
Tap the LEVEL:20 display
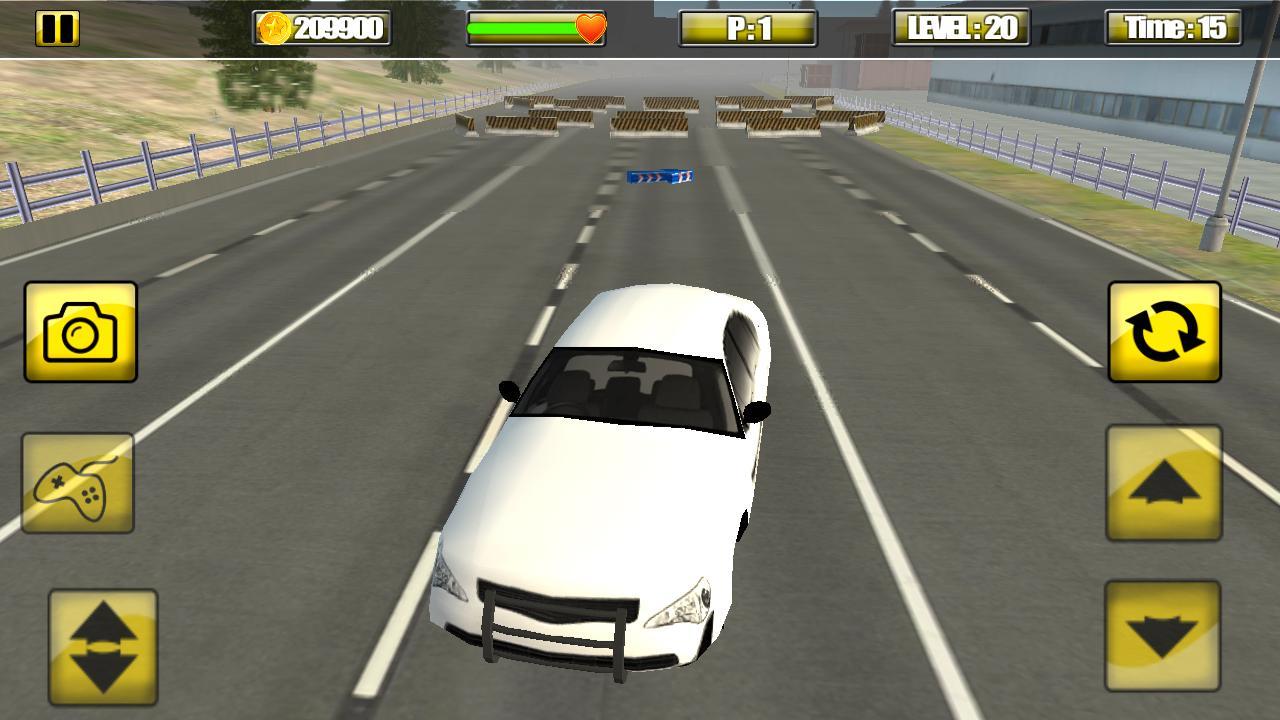960,27
